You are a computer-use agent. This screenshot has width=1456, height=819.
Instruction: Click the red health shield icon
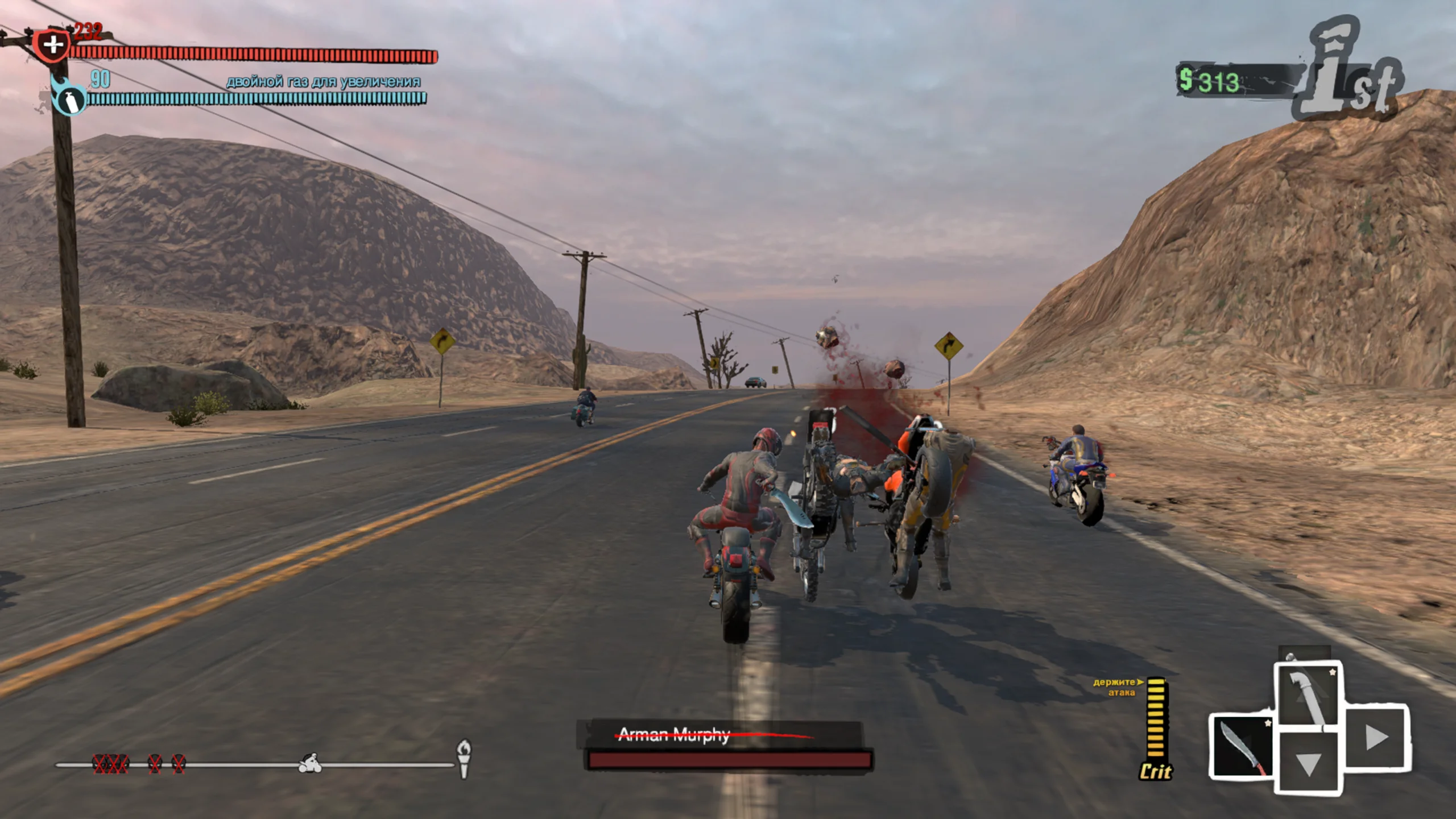click(x=52, y=45)
